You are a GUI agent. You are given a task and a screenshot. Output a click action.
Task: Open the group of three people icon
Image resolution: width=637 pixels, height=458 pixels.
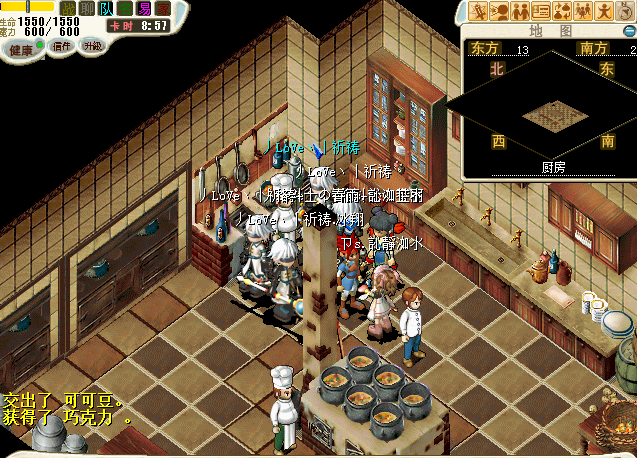(x=583, y=12)
